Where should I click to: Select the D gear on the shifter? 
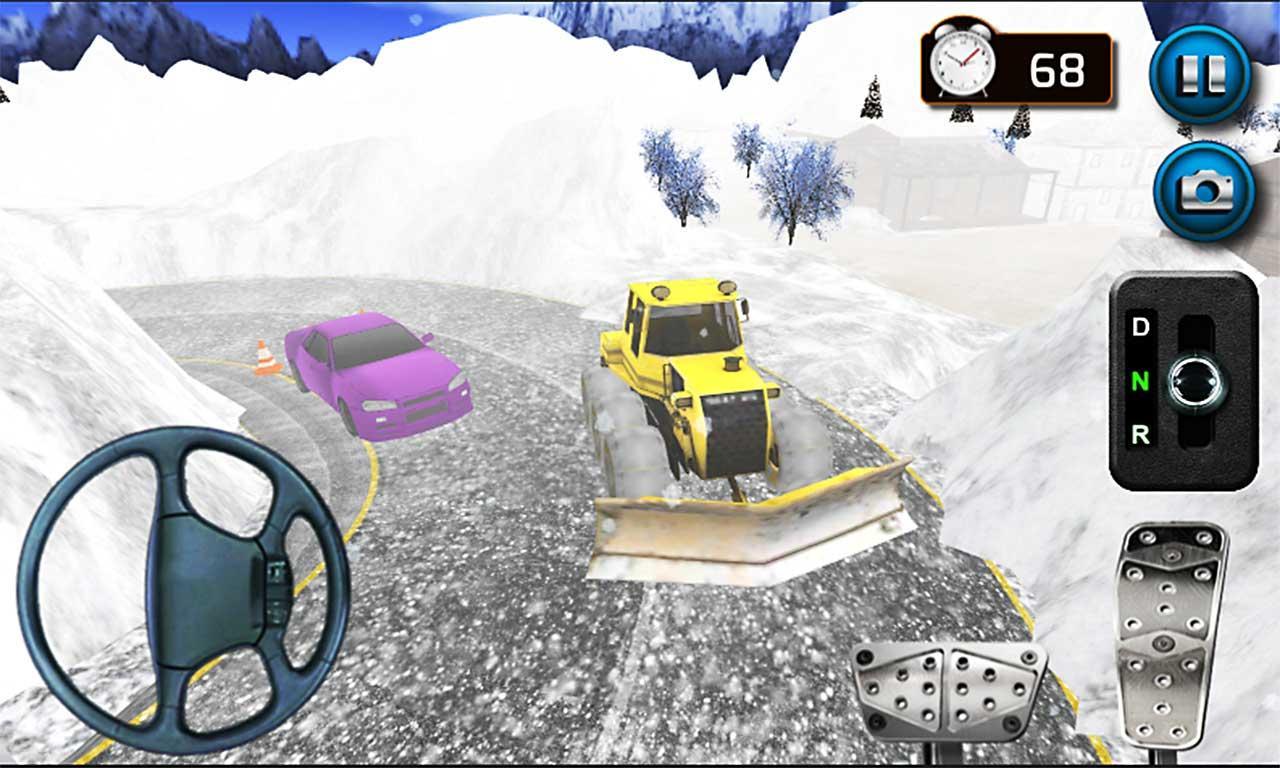tap(1141, 326)
